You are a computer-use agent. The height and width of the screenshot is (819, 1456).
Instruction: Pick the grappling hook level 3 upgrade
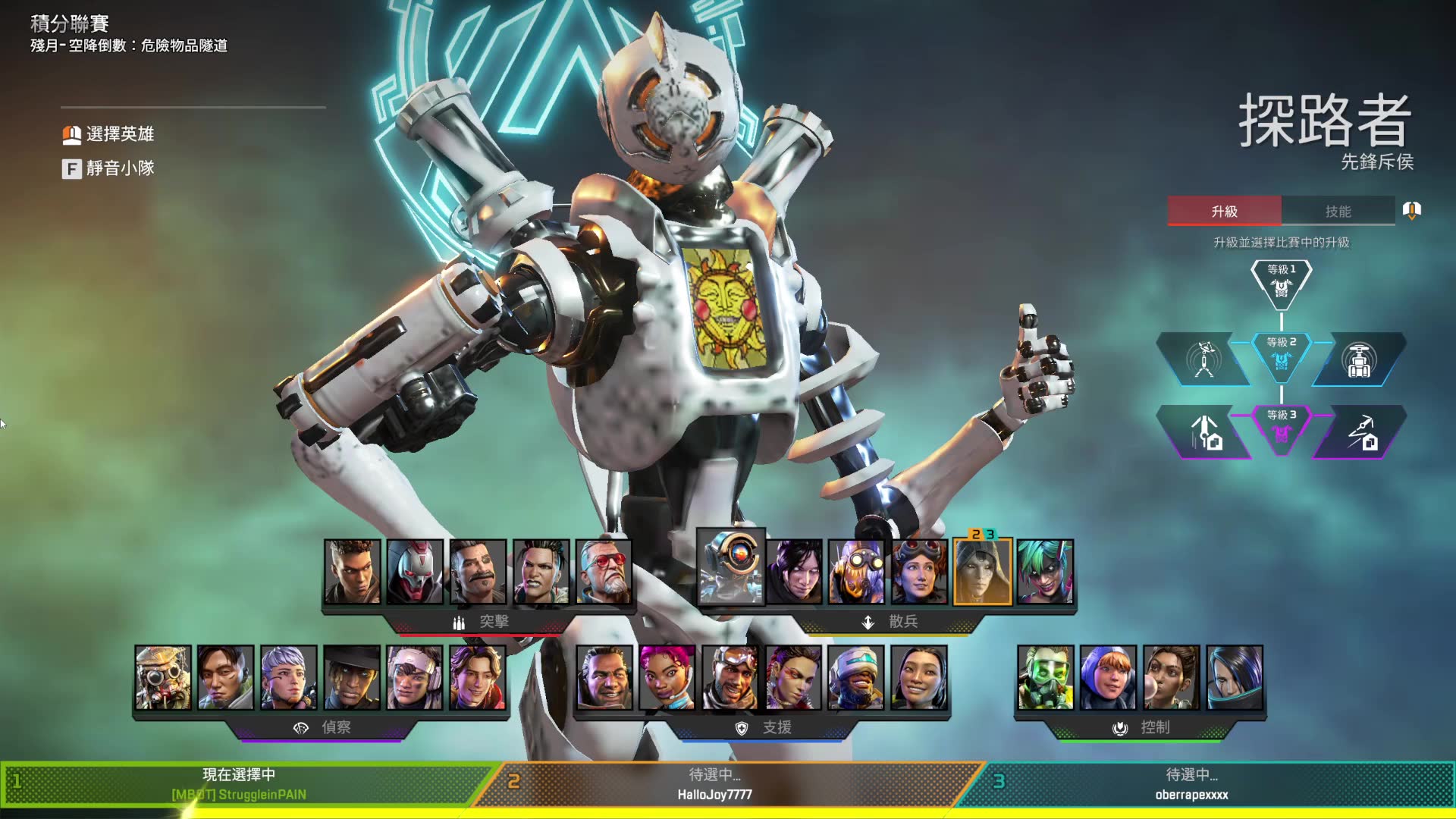pyautogui.click(x=1362, y=433)
